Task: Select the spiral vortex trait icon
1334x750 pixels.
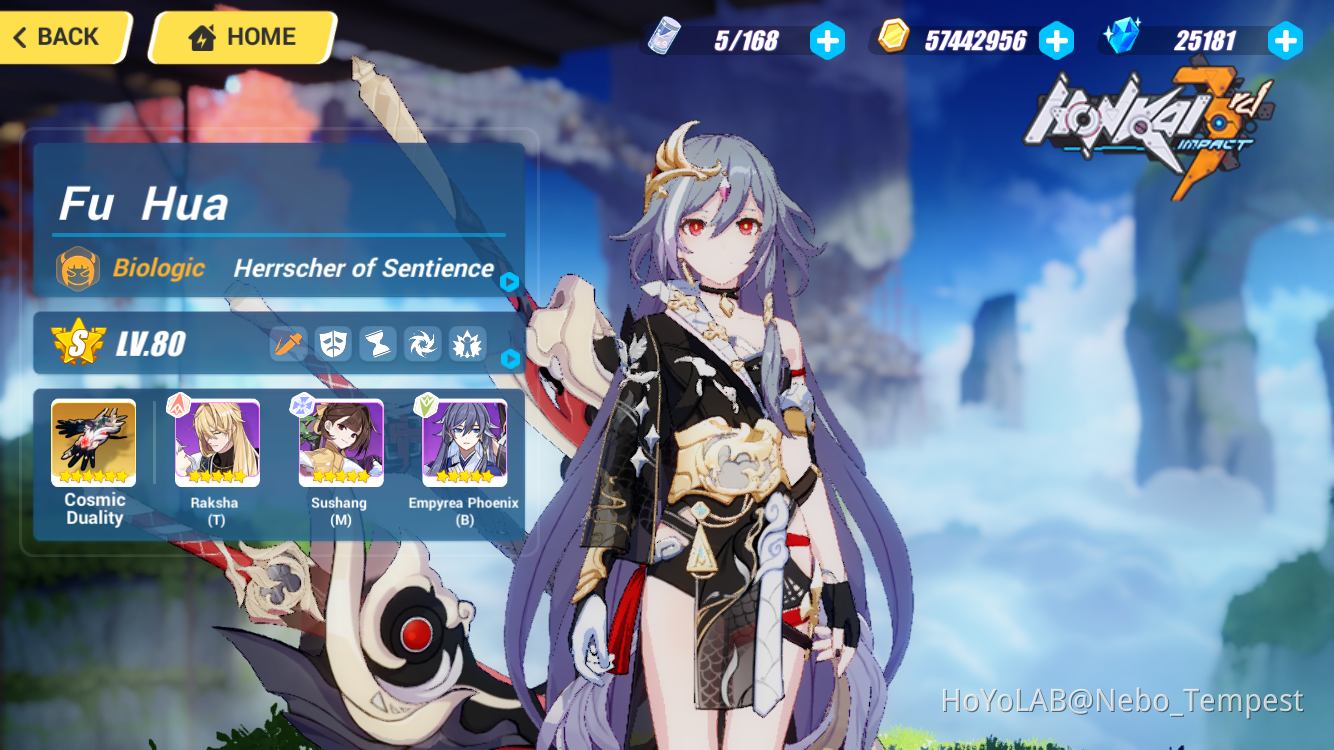Action: click(422, 343)
